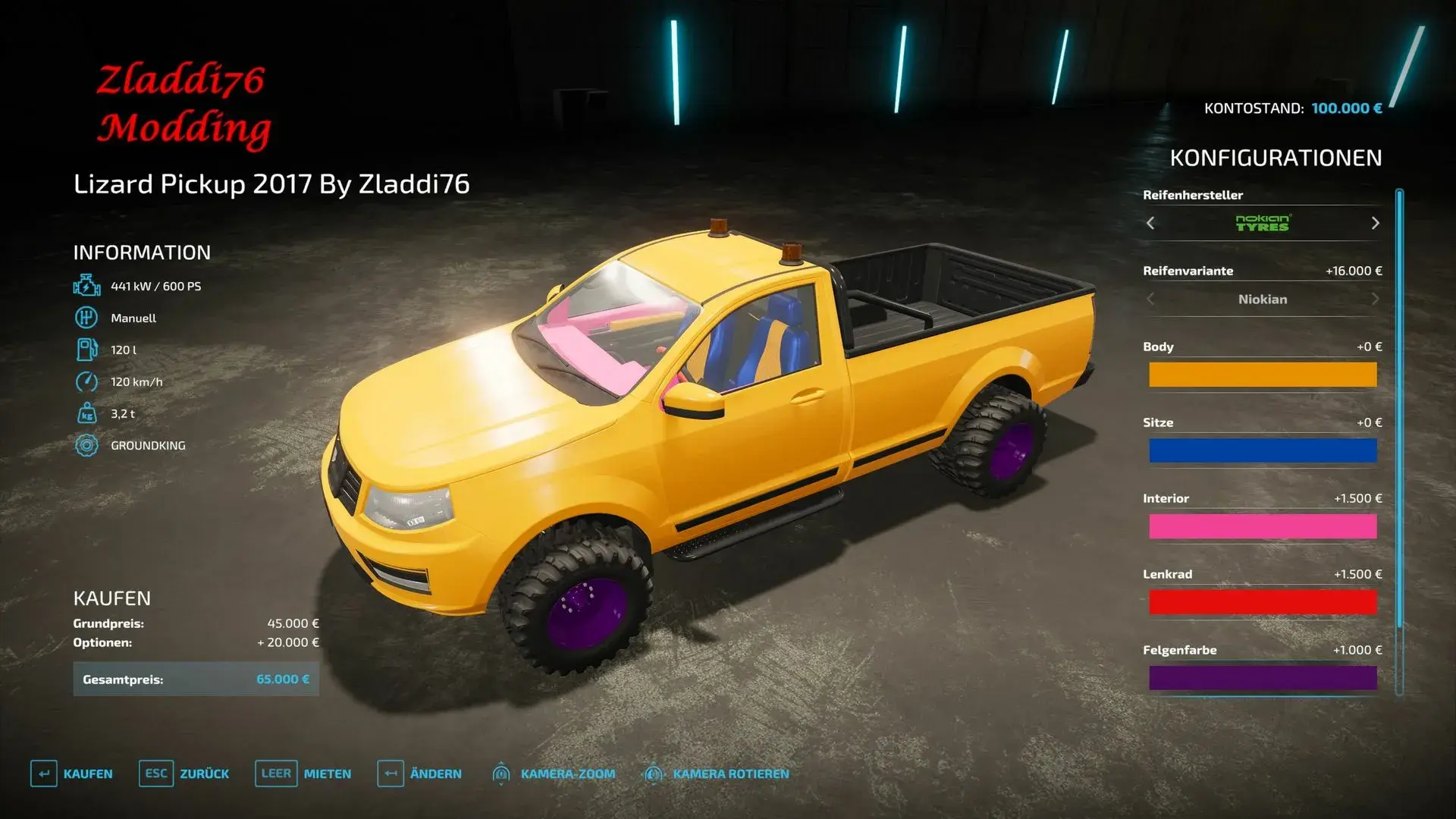Select the Nokian Tyres logo

(x=1262, y=223)
